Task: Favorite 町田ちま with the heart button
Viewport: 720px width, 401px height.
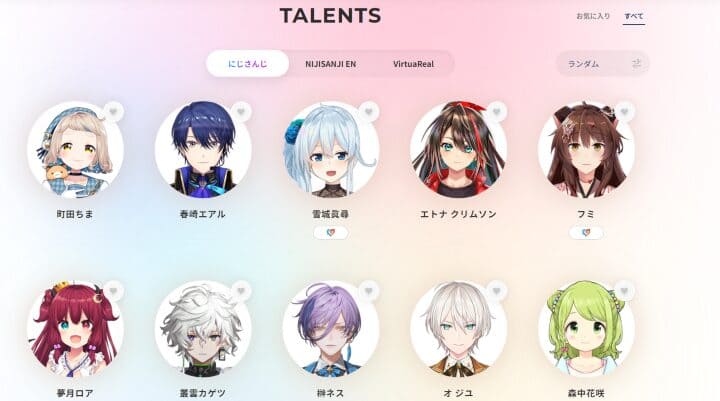Action: [113, 111]
